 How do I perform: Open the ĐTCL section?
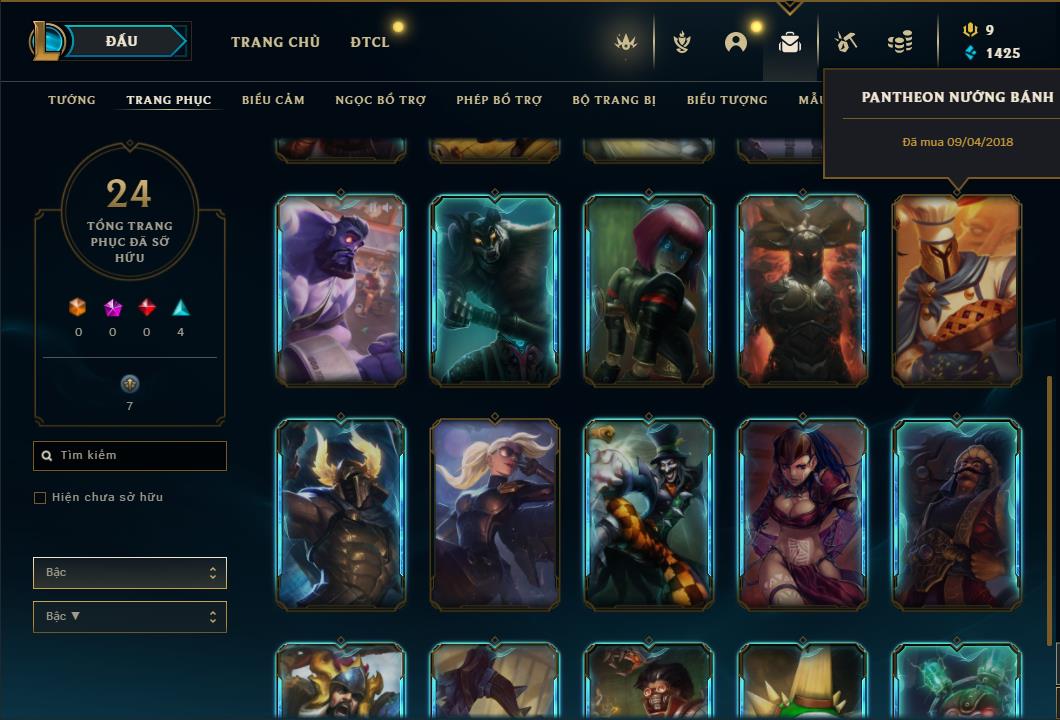point(370,42)
